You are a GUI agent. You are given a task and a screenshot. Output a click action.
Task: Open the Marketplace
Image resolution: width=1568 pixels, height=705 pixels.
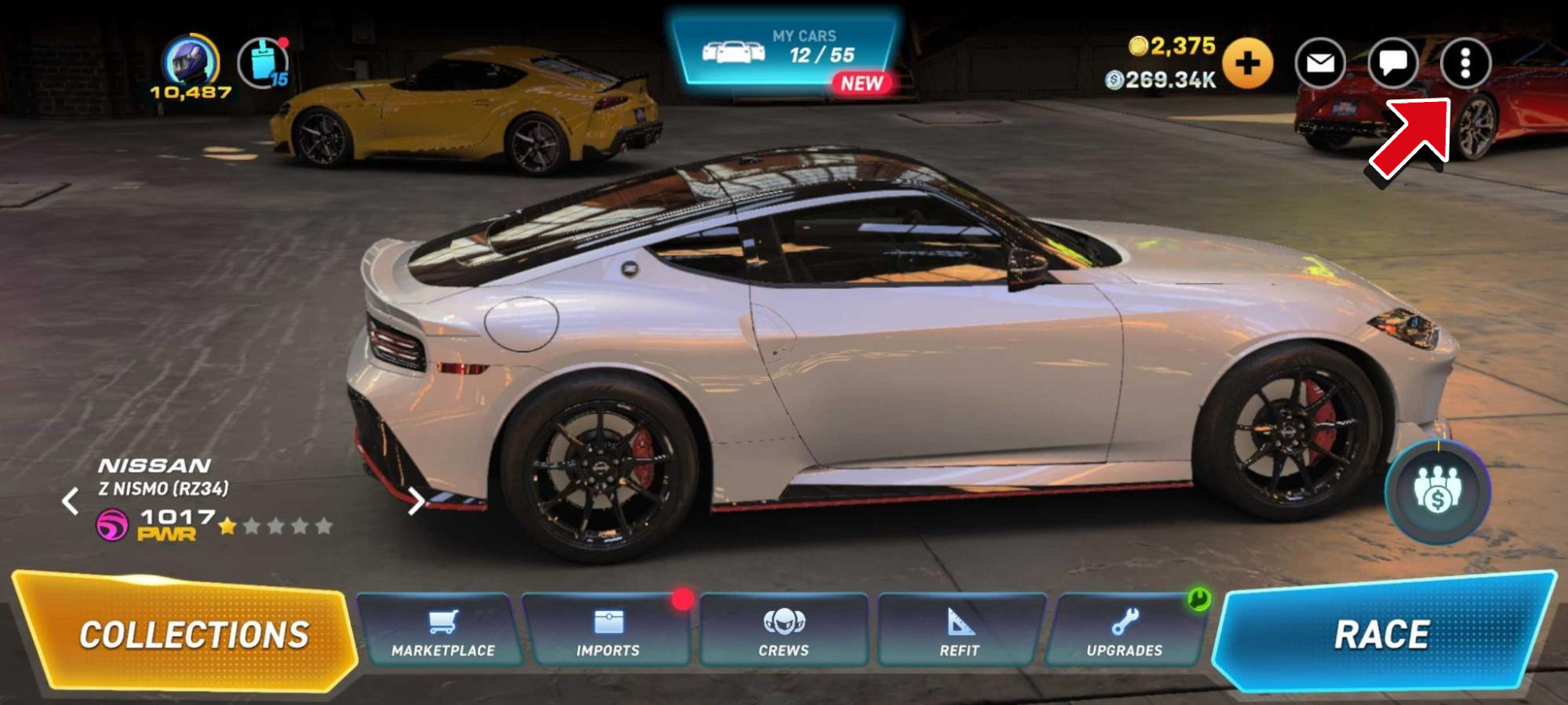coord(442,632)
